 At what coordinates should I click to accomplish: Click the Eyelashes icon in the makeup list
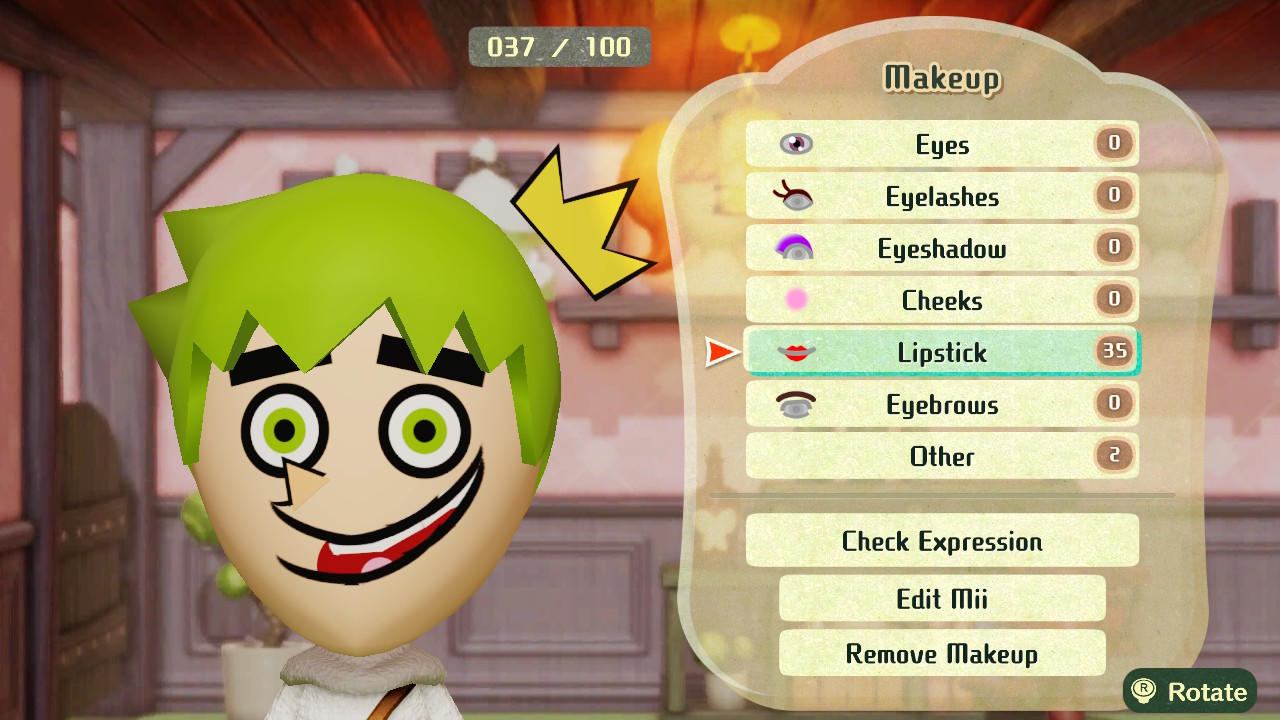[x=793, y=197]
